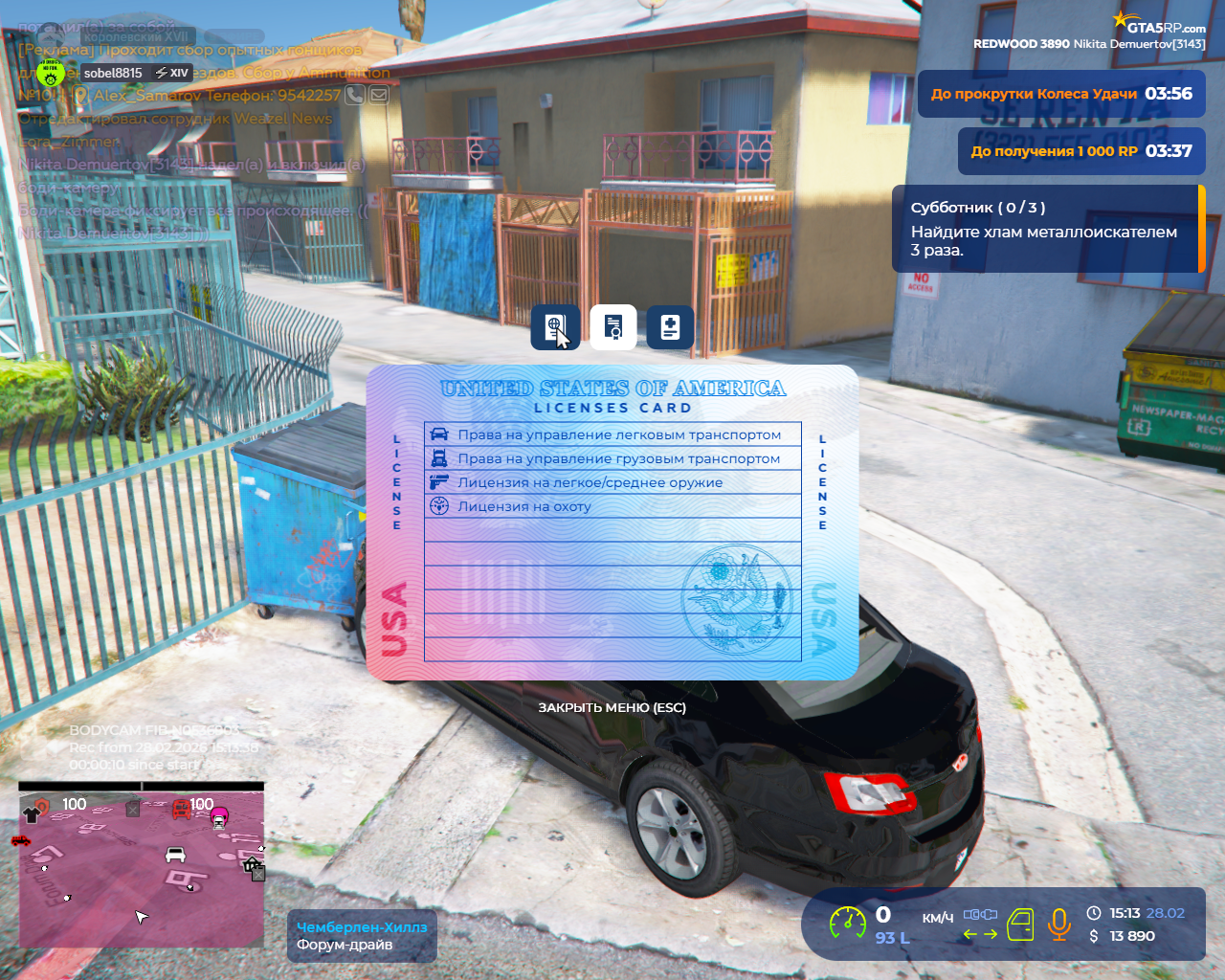Close the menu with ЗАКРЫТЬ МЕНЮ

612,708
